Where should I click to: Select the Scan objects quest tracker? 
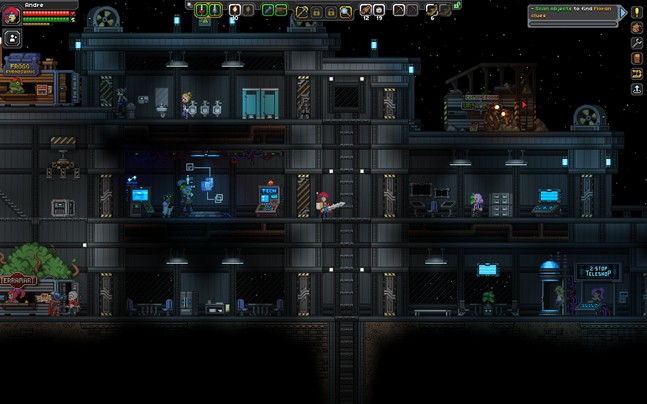click(572, 12)
